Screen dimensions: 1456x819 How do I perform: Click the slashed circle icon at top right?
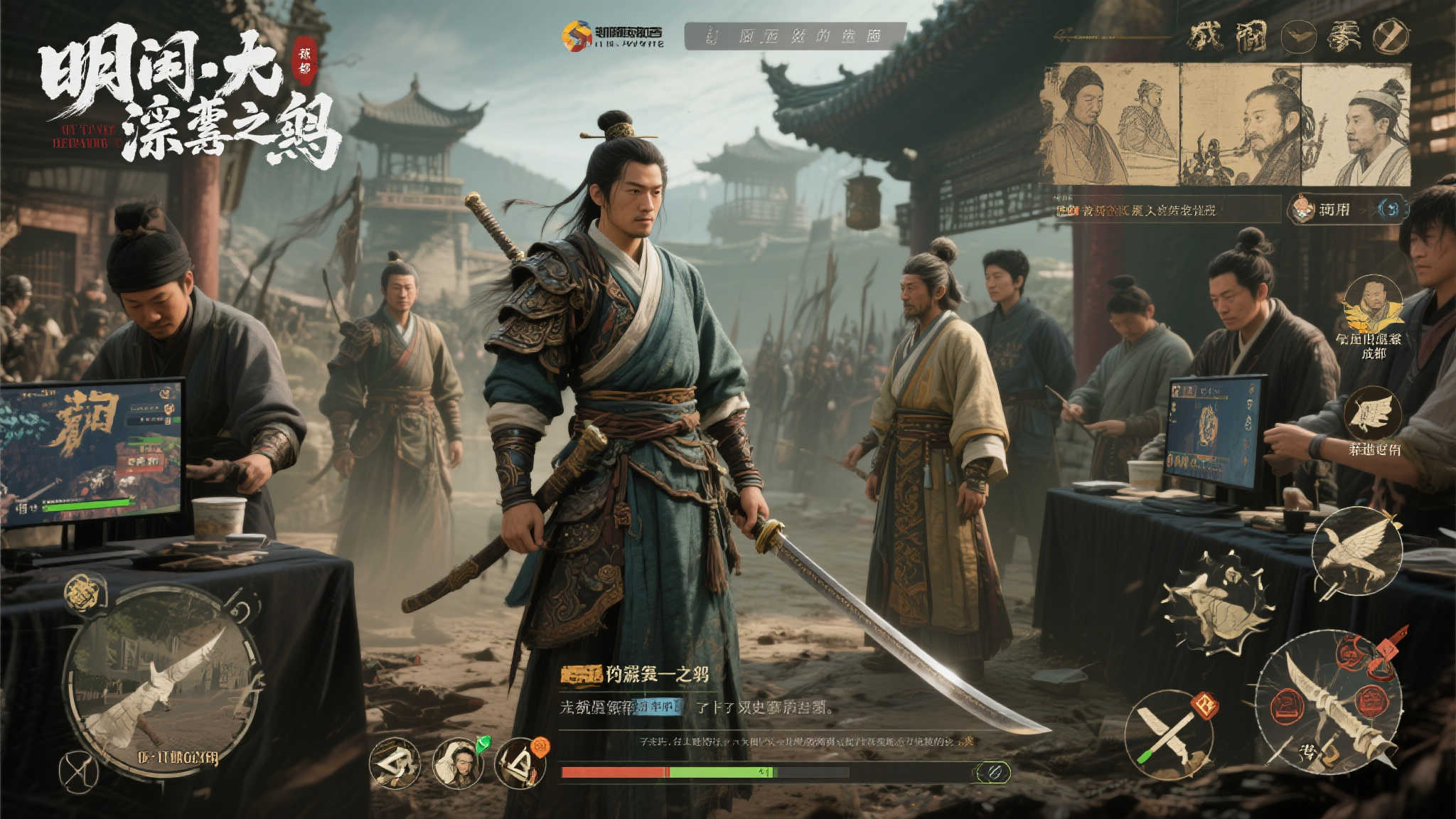[1390, 37]
